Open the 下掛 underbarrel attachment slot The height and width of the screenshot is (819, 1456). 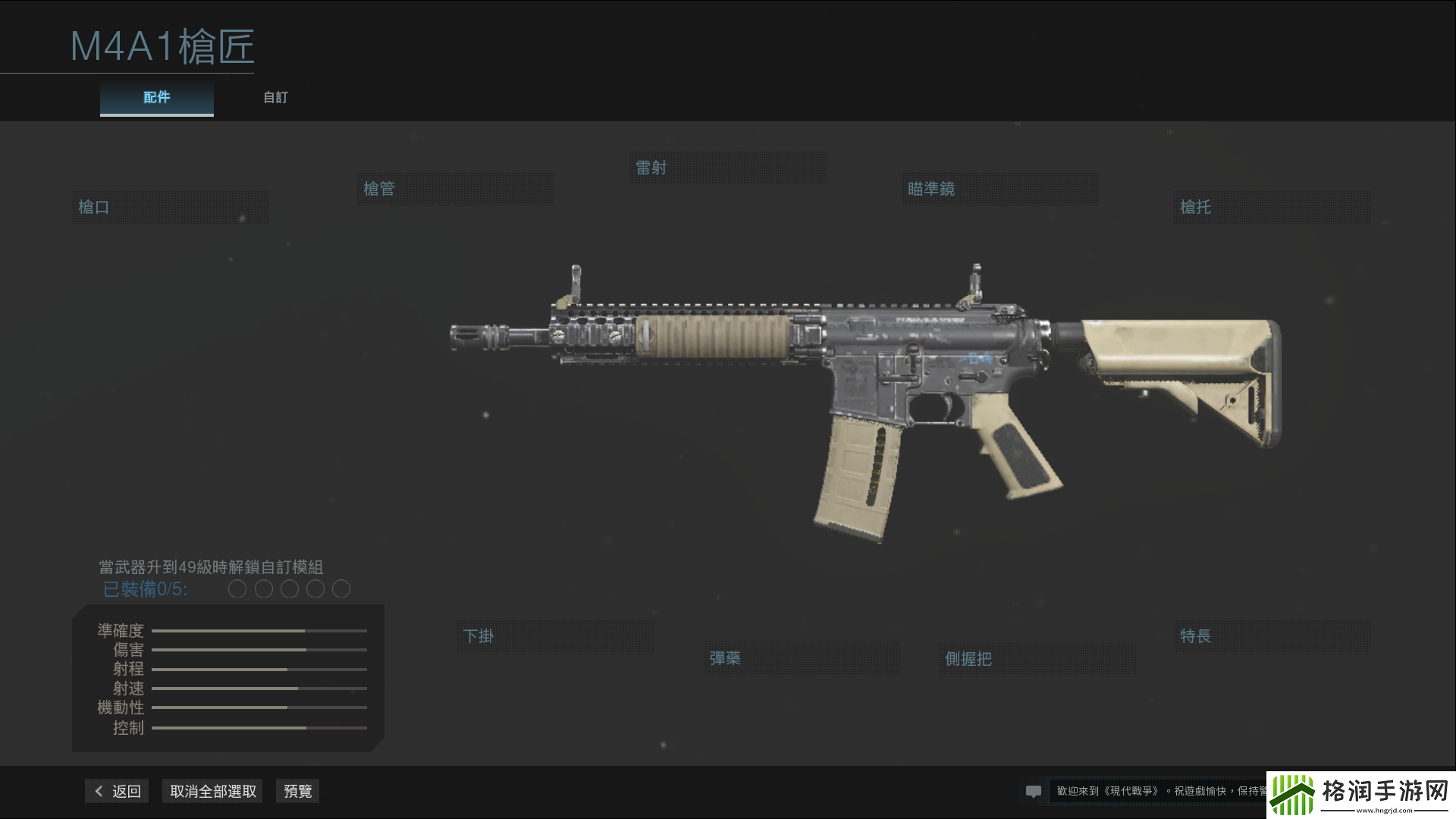pos(554,636)
